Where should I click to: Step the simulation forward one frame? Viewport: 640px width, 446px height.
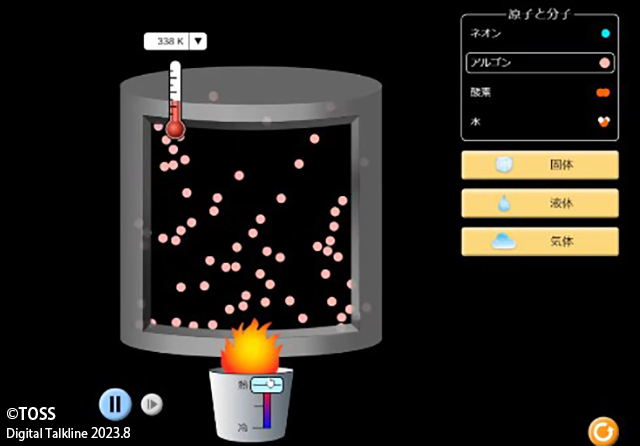coord(152,403)
